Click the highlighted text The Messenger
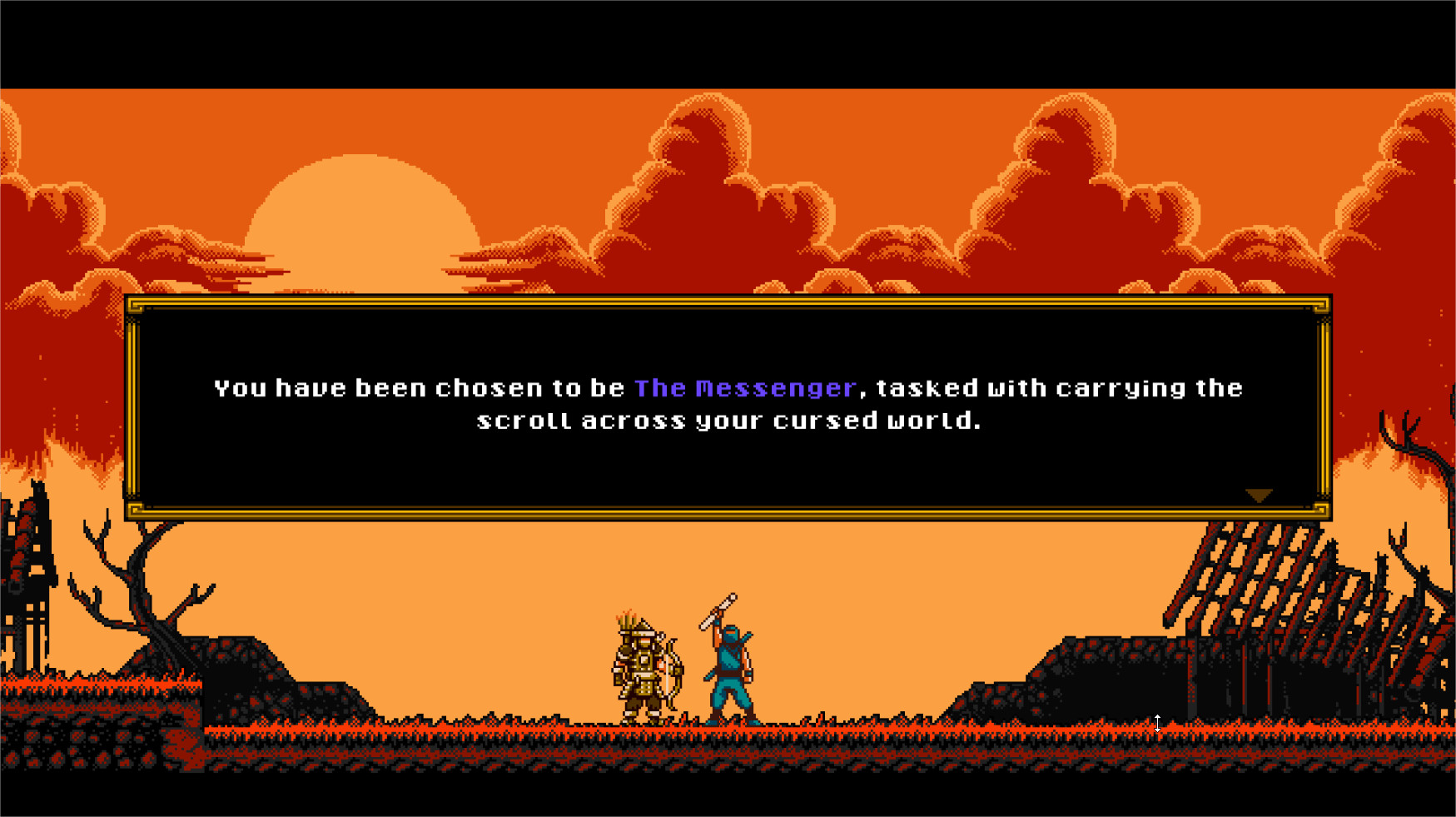This screenshot has width=1456, height=817. click(746, 387)
